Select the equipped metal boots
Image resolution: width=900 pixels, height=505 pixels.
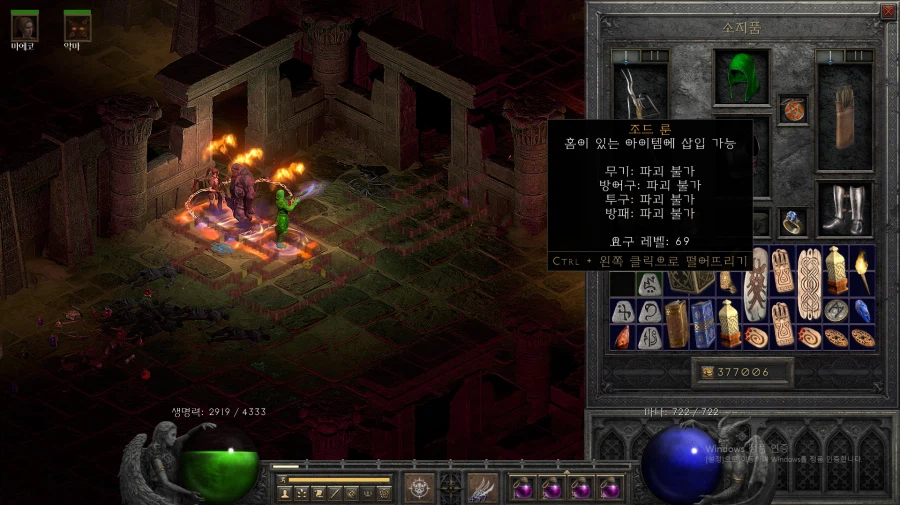pos(844,210)
